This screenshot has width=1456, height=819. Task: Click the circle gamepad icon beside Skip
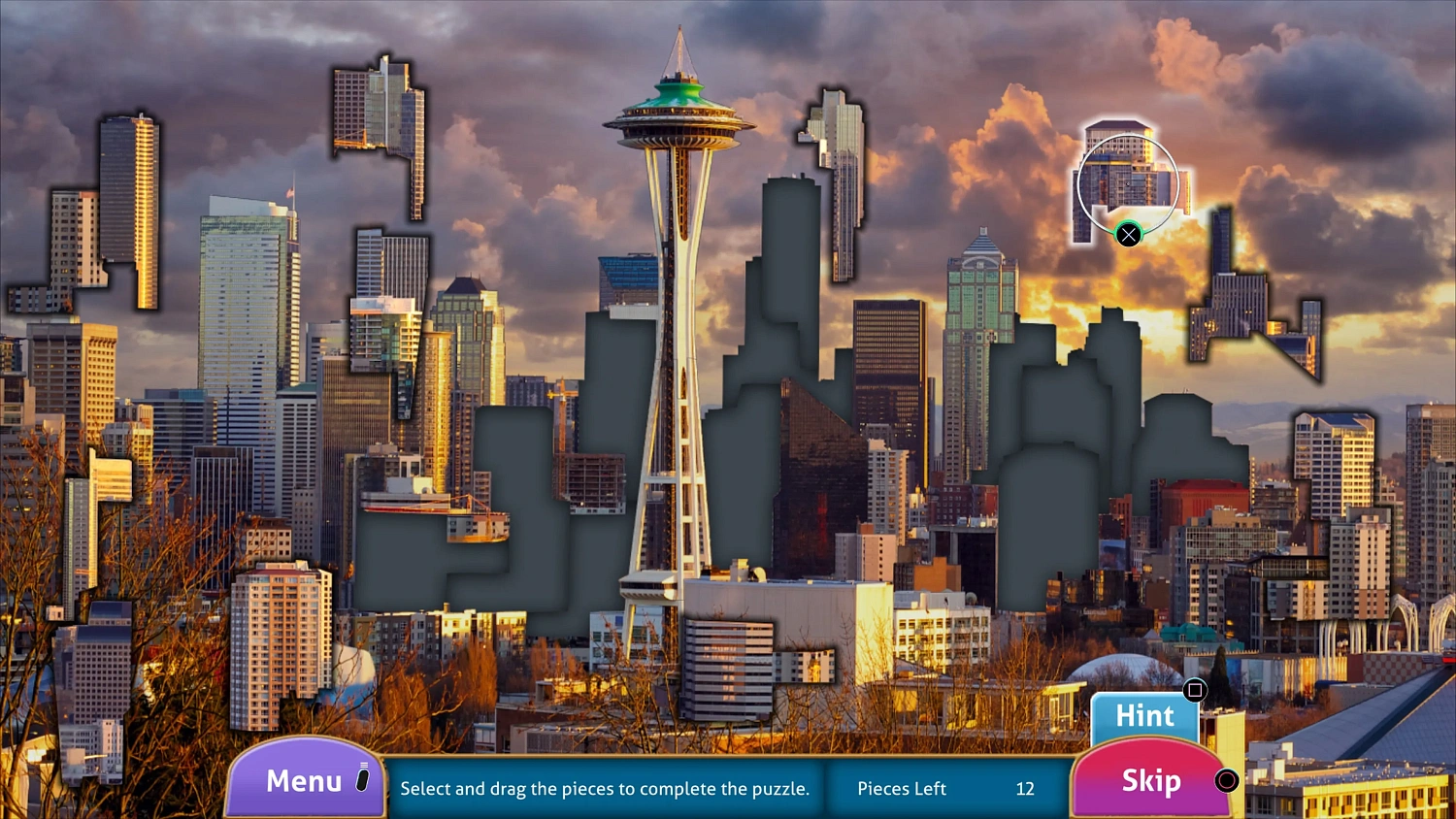click(x=1226, y=780)
